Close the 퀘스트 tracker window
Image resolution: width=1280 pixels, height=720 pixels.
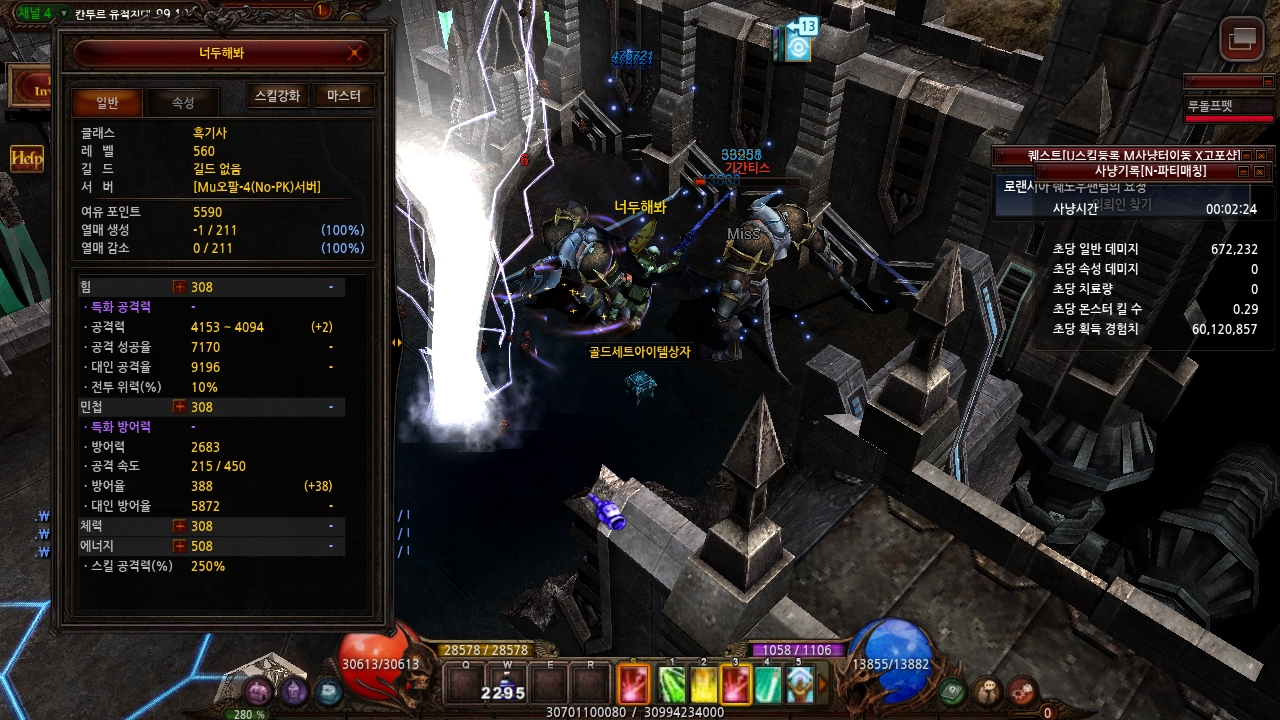[1261, 155]
